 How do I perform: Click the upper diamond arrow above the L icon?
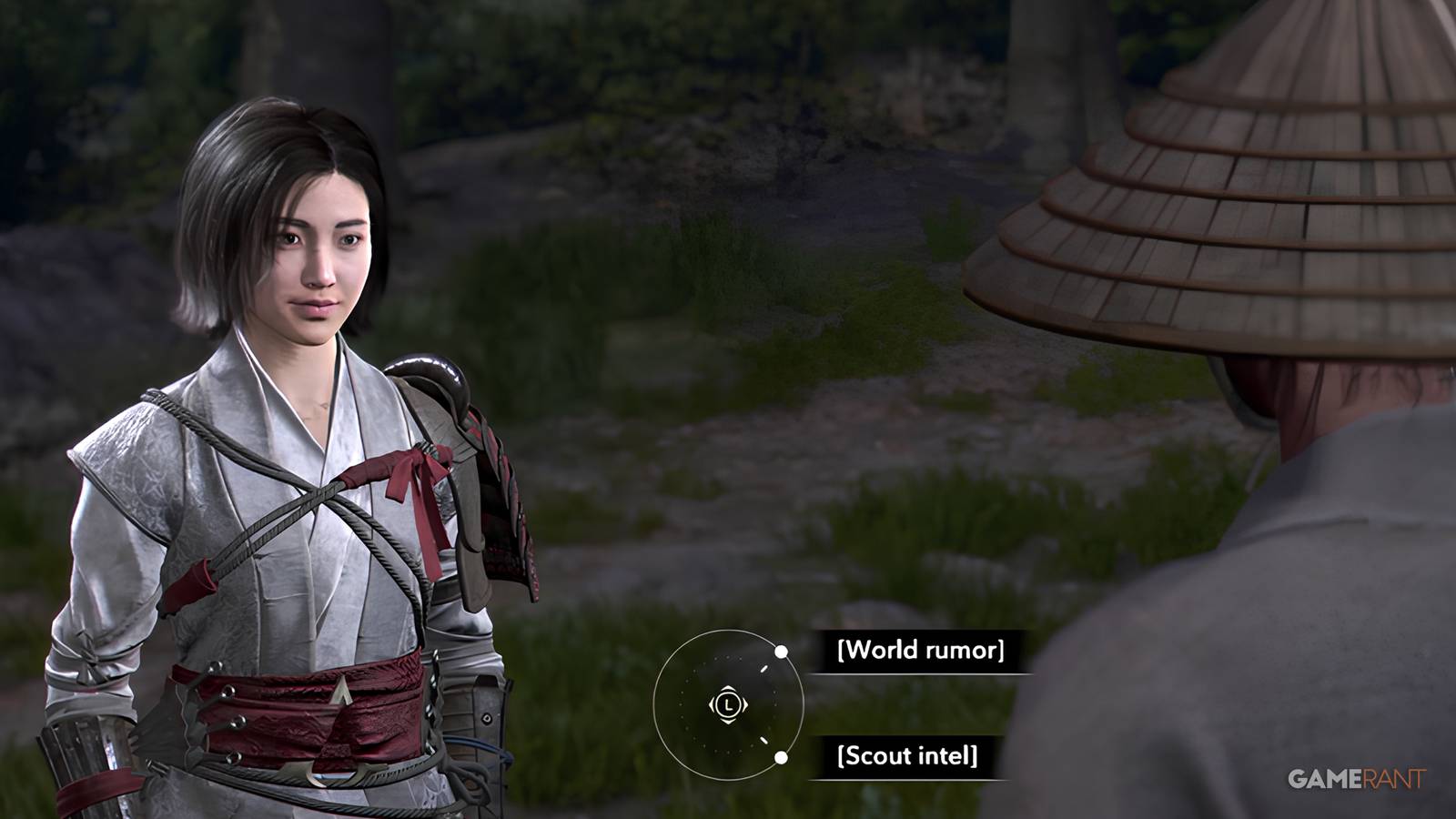728,689
